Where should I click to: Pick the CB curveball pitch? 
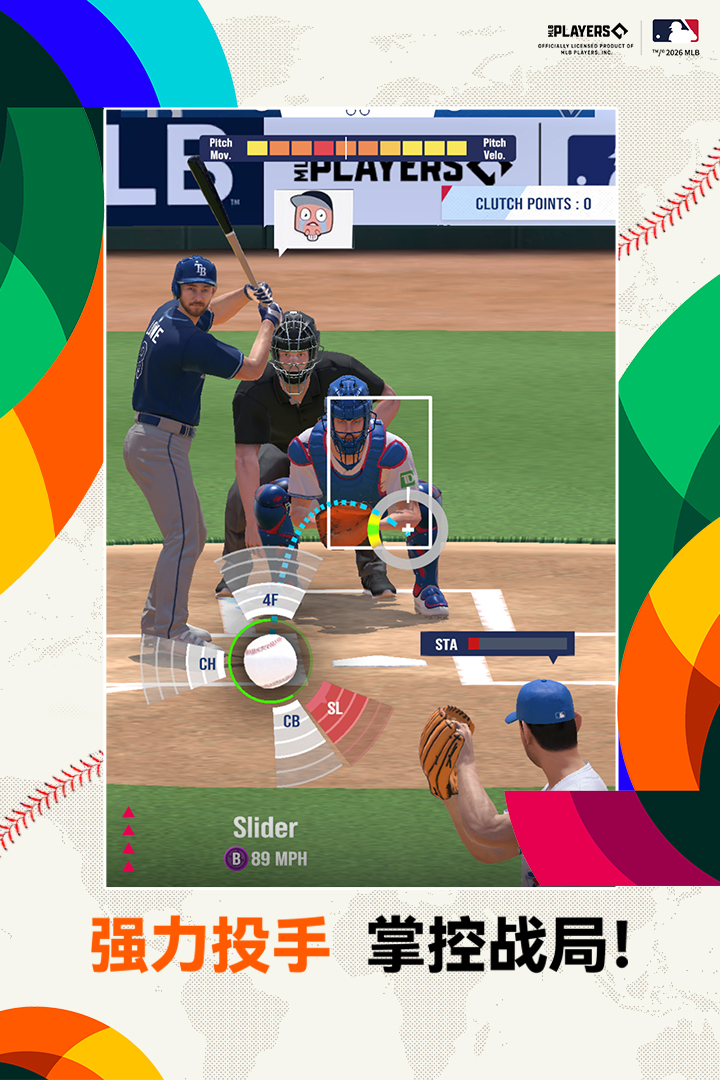tap(291, 721)
